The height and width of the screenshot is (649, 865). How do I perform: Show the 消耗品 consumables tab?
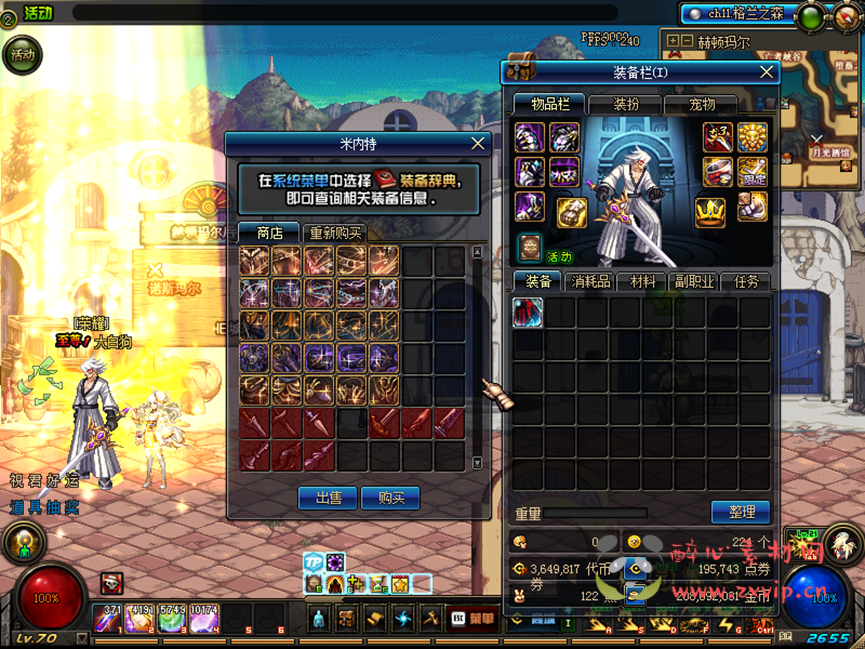590,282
